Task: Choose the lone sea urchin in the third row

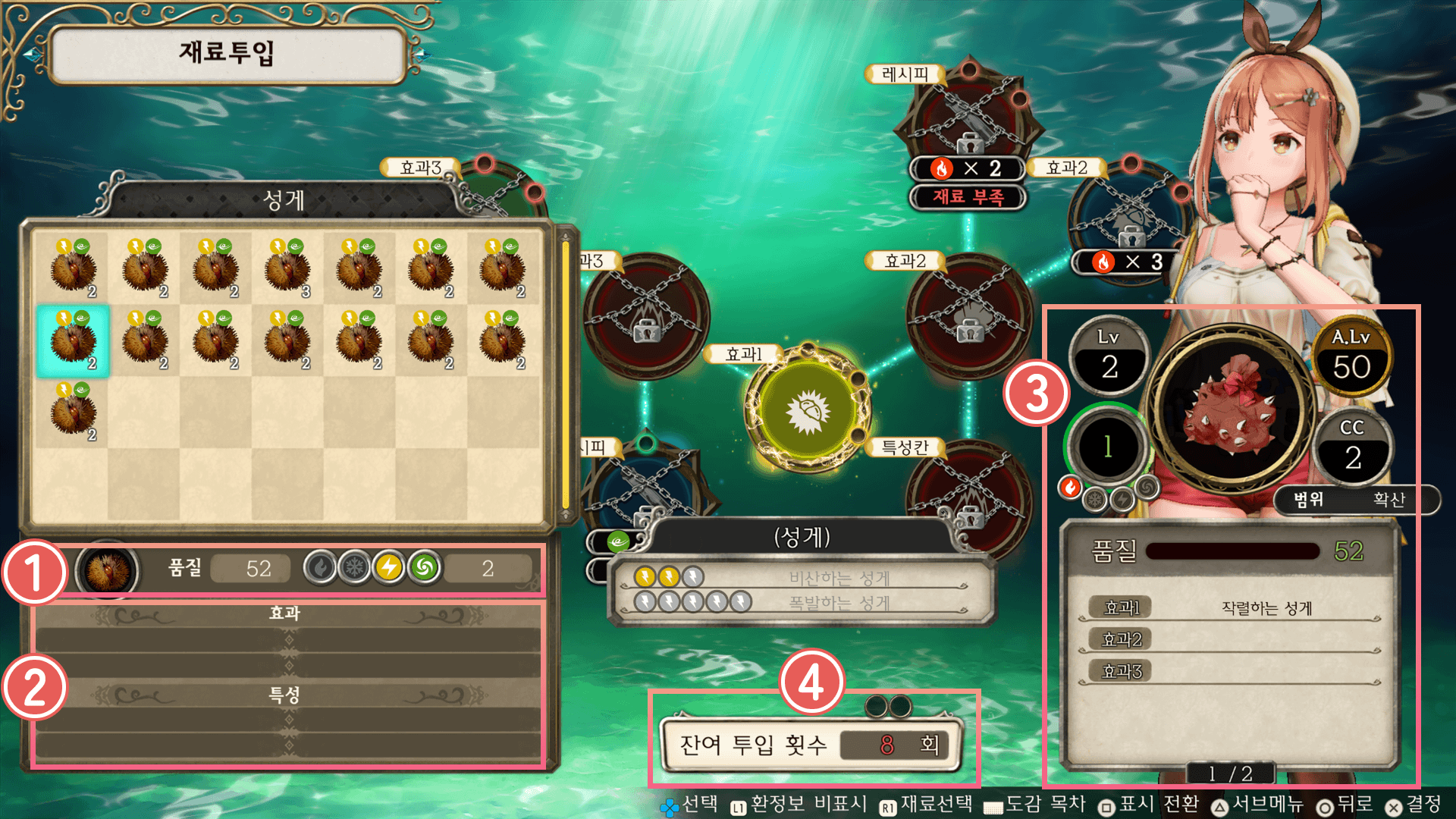Action: click(73, 413)
